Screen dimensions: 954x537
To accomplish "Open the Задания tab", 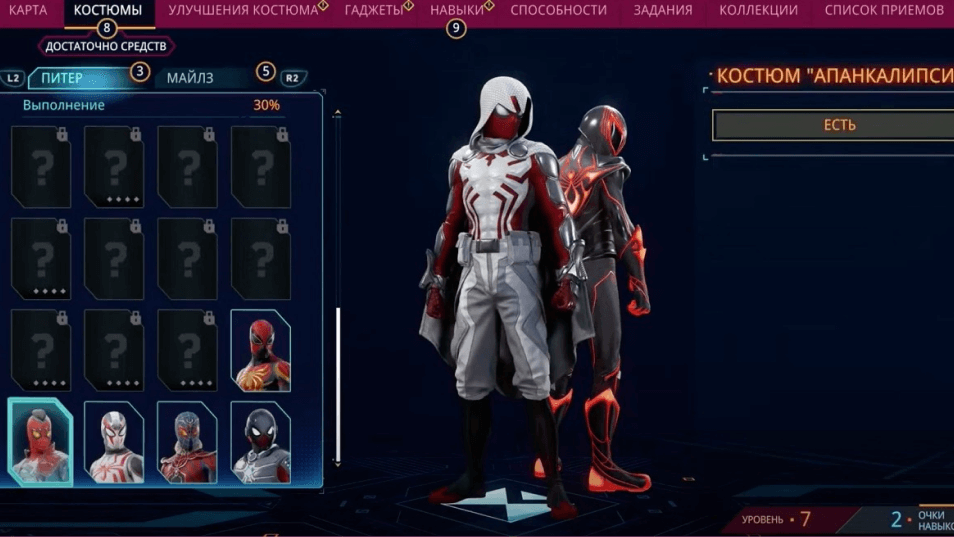I will coord(662,10).
